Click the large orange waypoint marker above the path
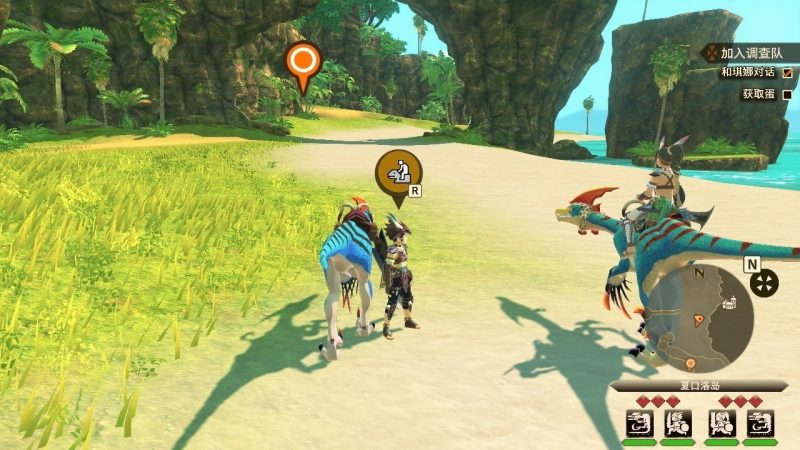 (x=302, y=63)
